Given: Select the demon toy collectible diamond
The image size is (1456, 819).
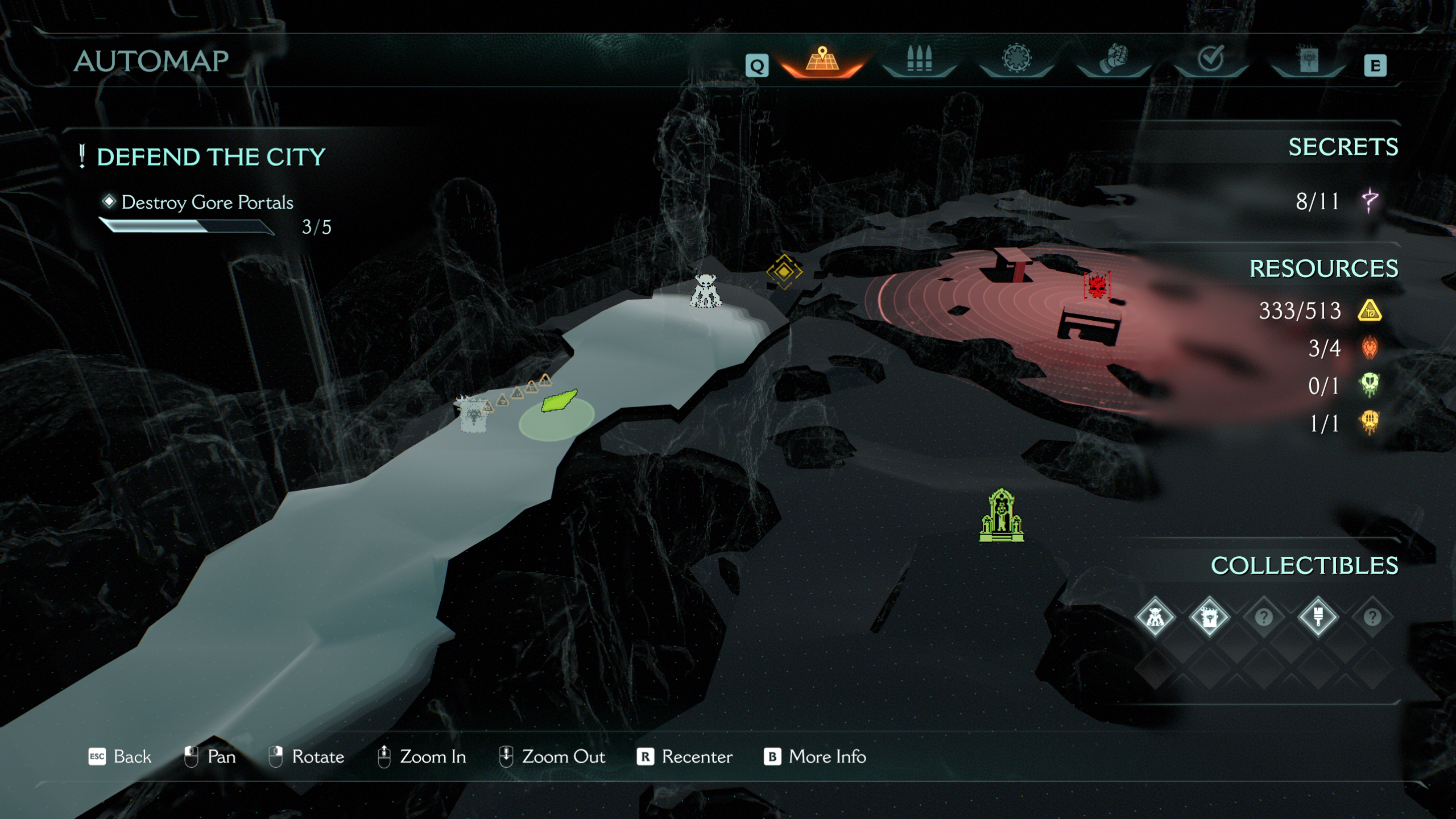Looking at the screenshot, I should point(1155,617).
